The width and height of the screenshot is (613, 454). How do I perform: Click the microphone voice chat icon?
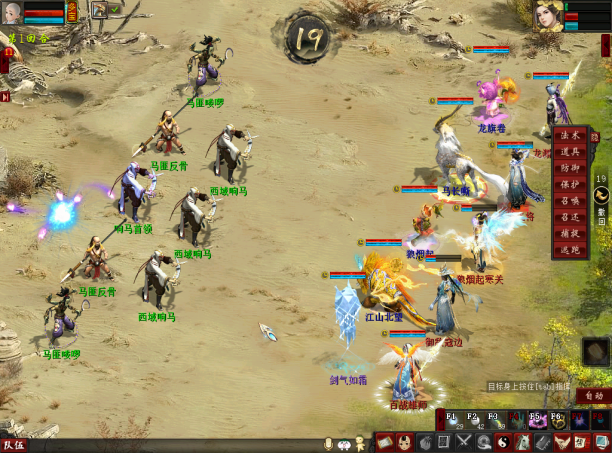click(327, 444)
